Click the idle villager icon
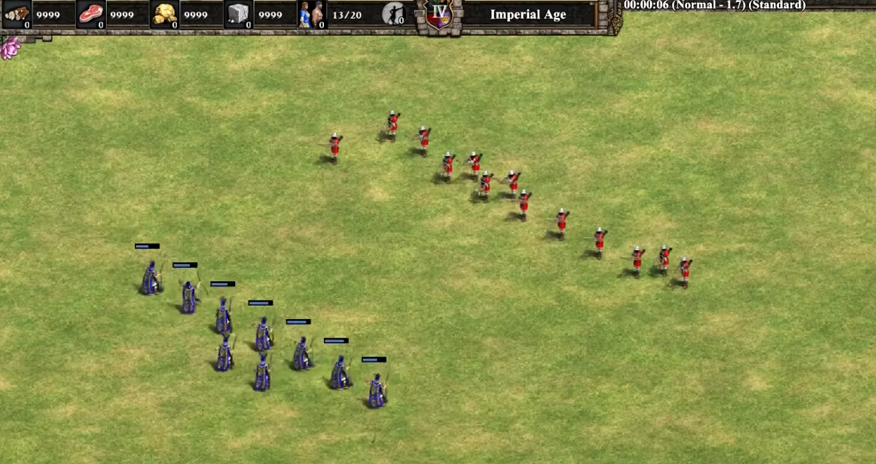Image resolution: width=876 pixels, height=464 pixels. click(x=394, y=14)
